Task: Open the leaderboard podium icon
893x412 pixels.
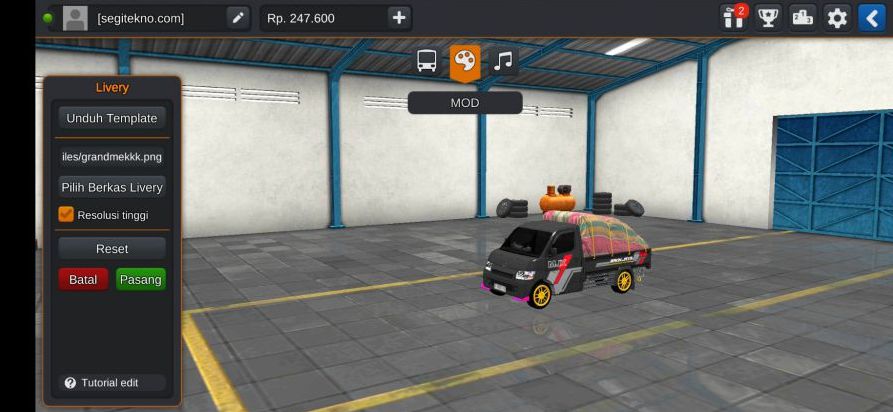Action: 802,17
